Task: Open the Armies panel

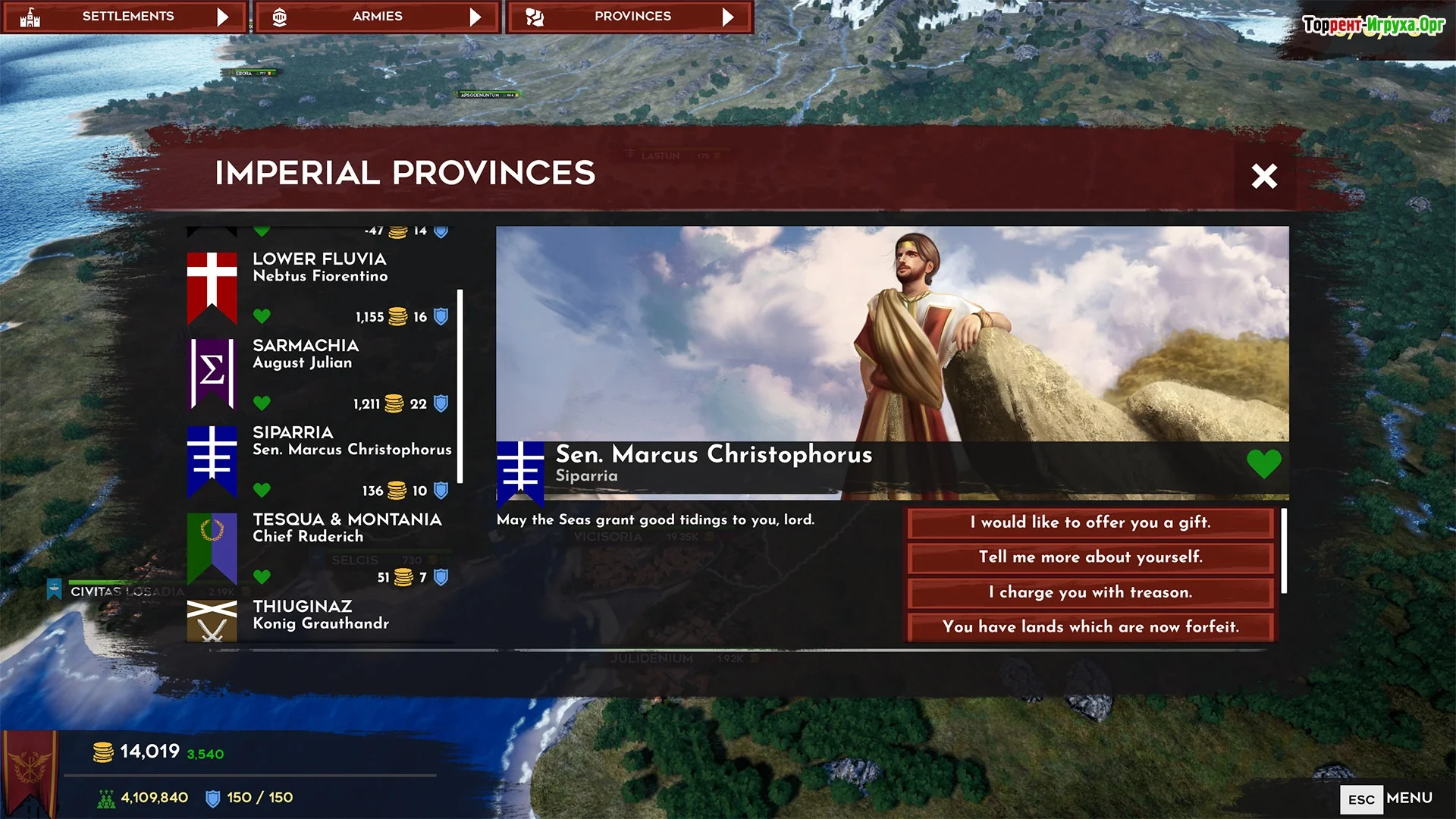Action: (x=377, y=17)
